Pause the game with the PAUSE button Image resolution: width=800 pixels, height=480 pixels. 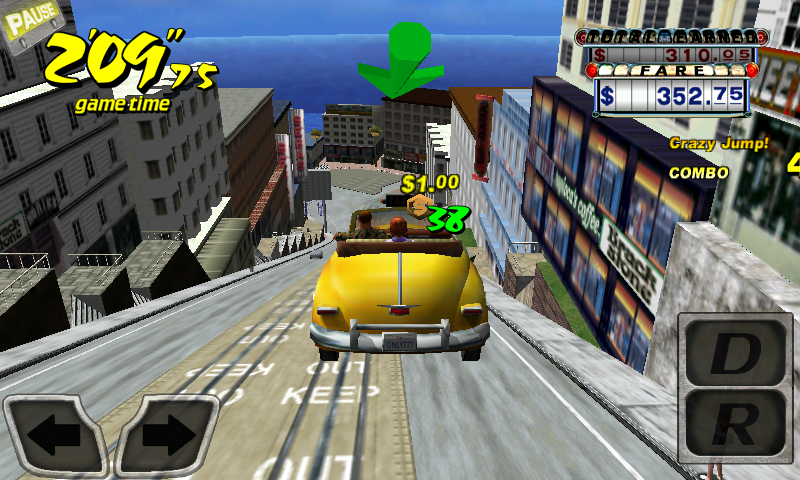pyautogui.click(x=32, y=20)
